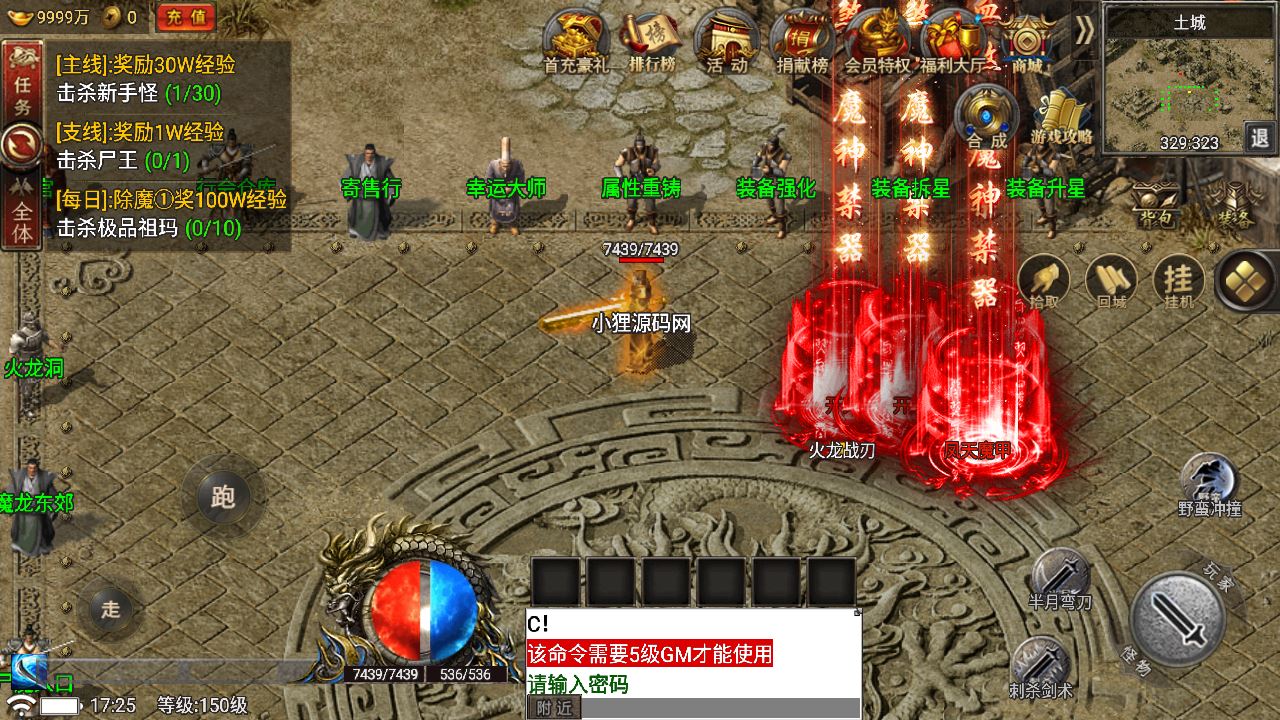Image resolution: width=1280 pixels, height=720 pixels.
Task: Open the 游戏攻略 game guide
Action: [x=1061, y=115]
